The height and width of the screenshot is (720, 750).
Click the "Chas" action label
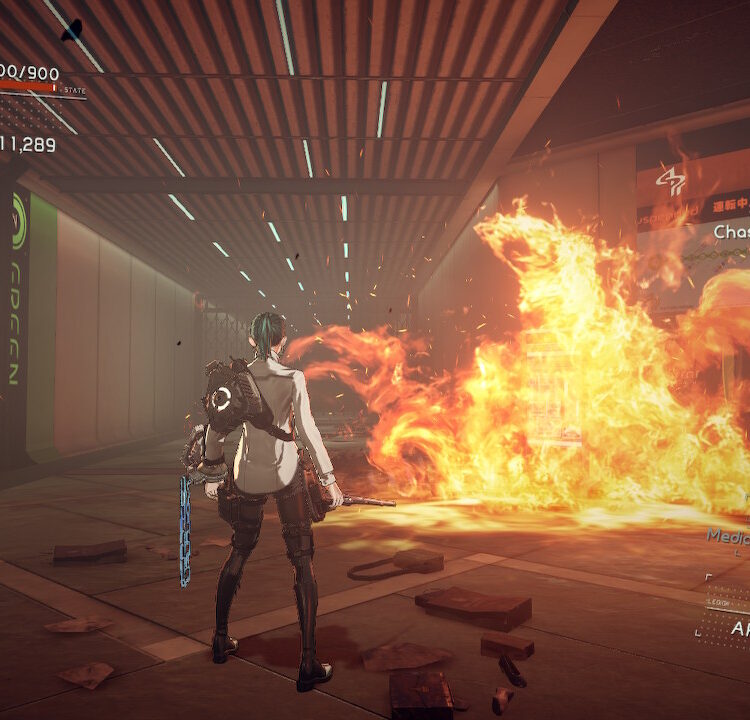[731, 232]
